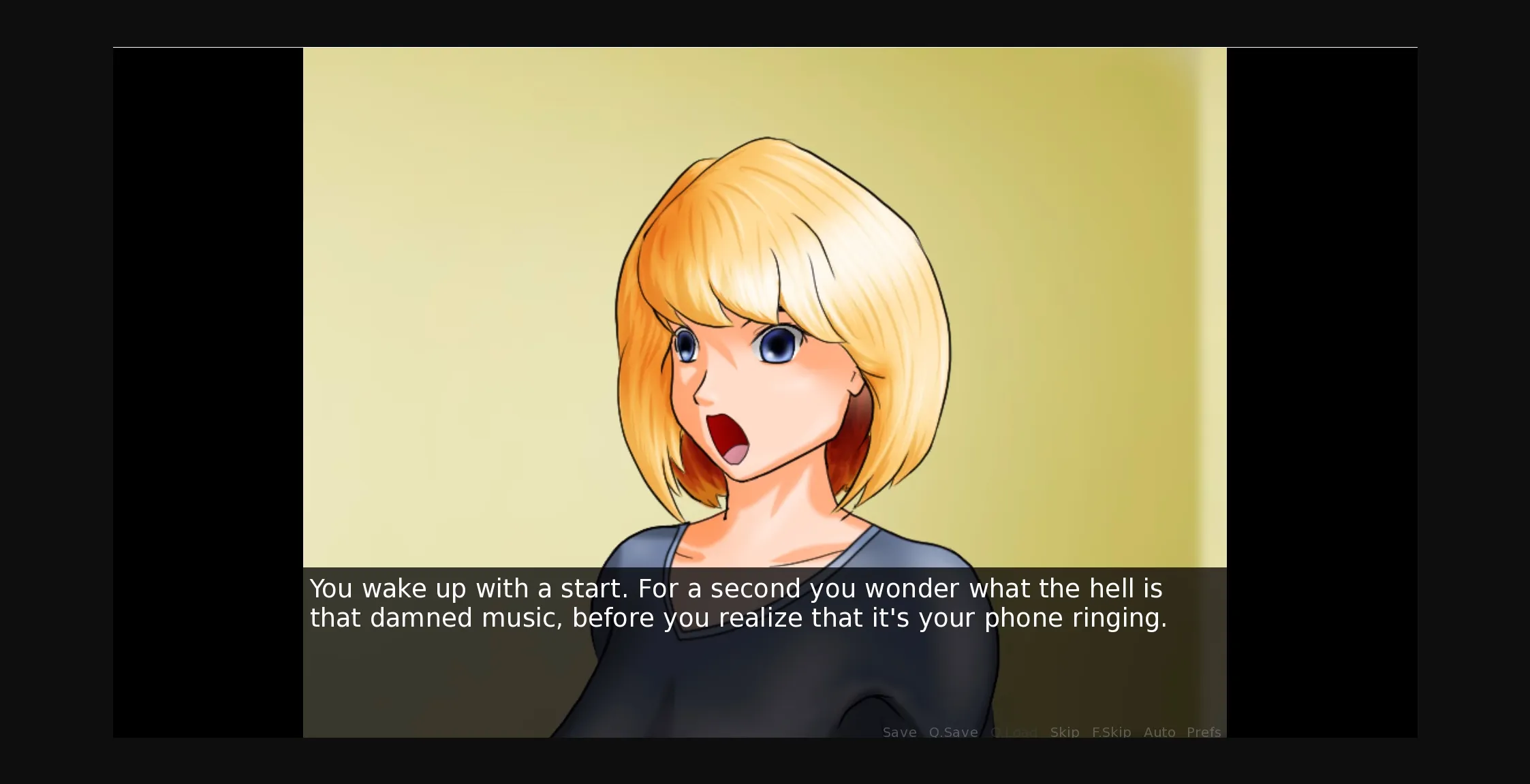This screenshot has width=1530, height=784.
Task: Click Q.Load to restore the quick save
Action: [1014, 732]
